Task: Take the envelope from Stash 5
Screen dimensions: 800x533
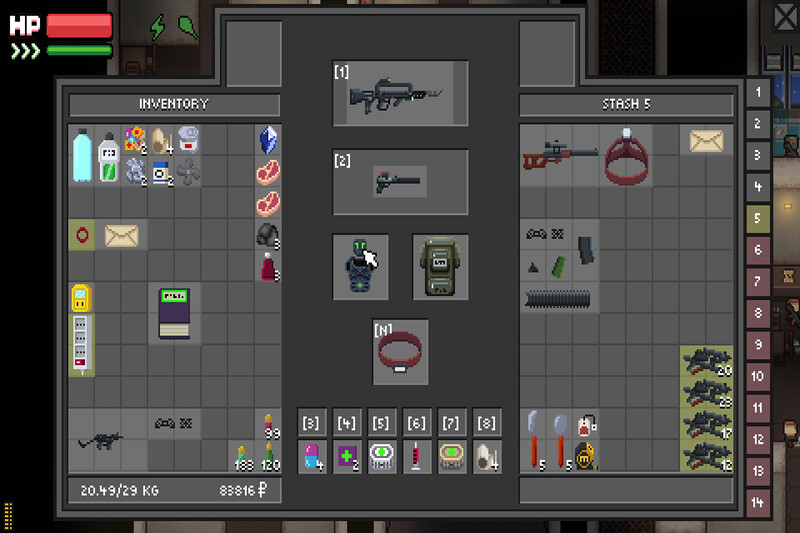Action: point(707,141)
